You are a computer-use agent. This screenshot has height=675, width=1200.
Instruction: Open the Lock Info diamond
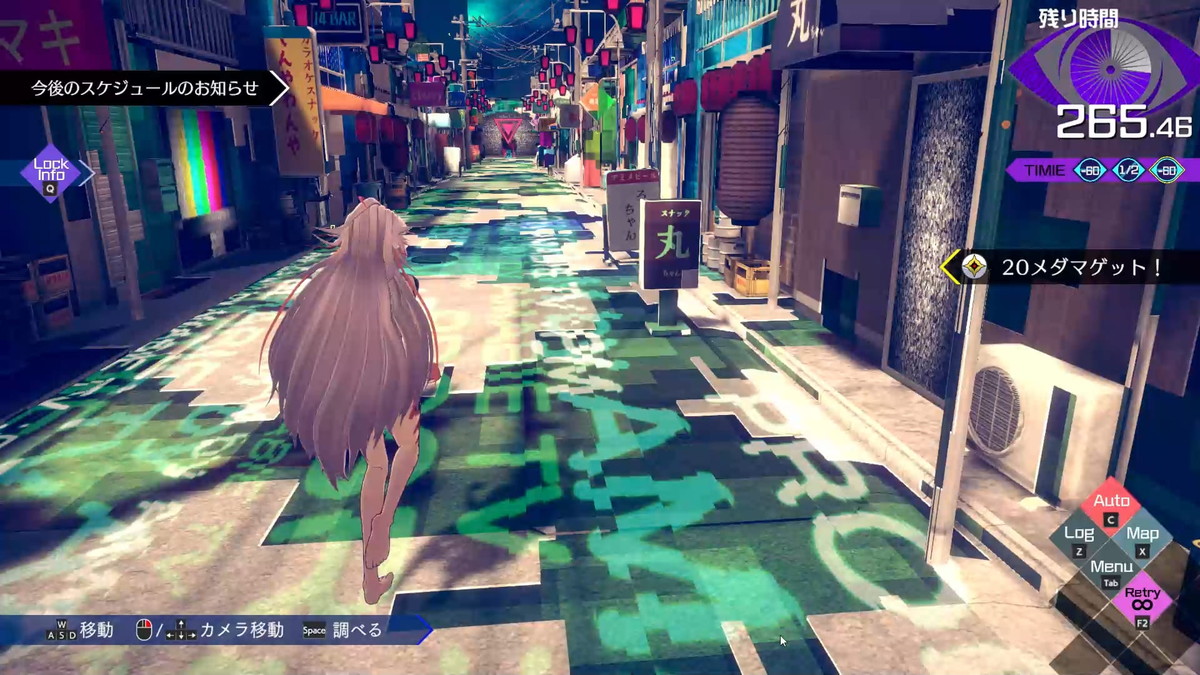click(50, 173)
